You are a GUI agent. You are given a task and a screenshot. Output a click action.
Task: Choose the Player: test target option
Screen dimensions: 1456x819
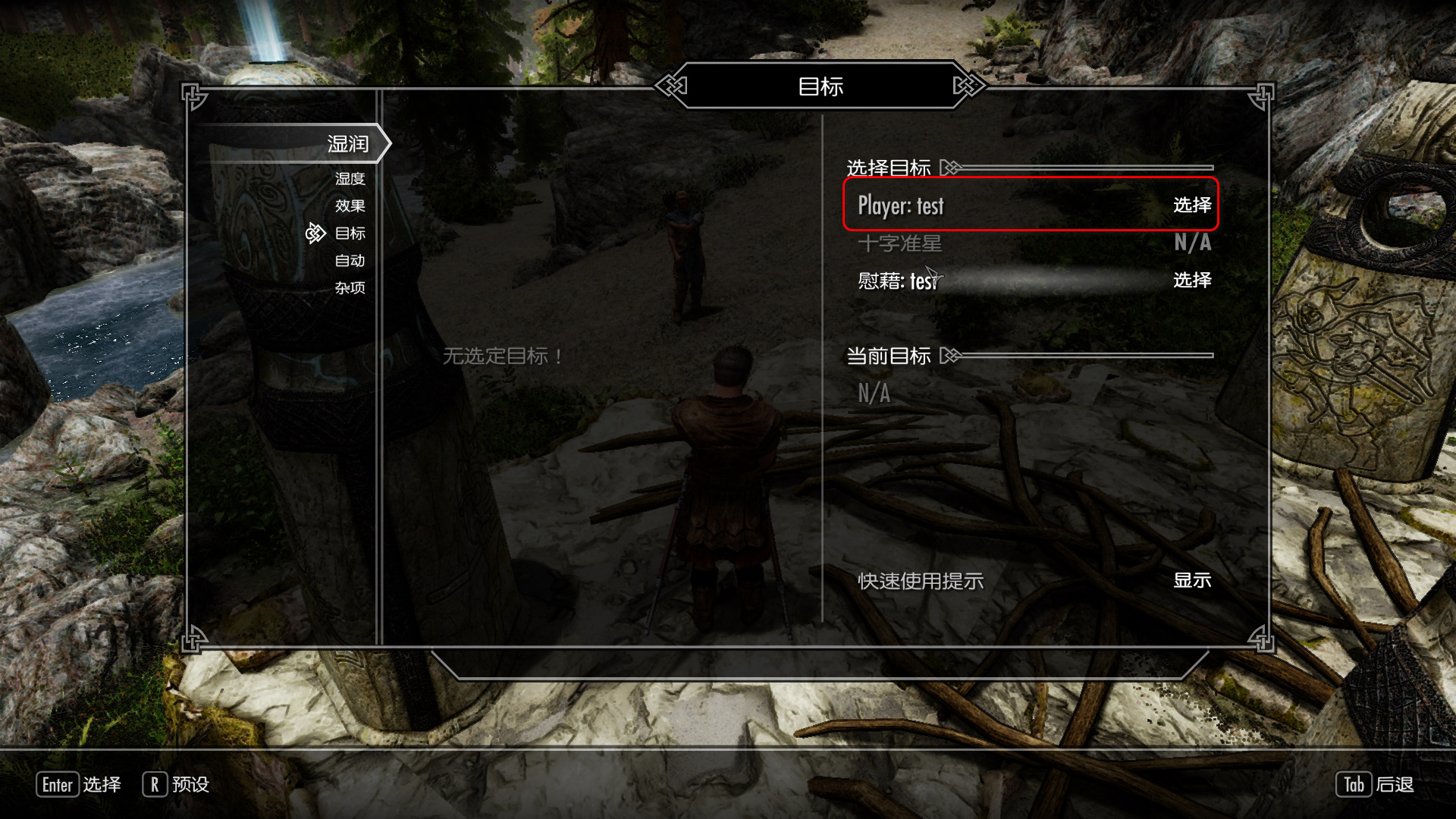tap(1030, 205)
